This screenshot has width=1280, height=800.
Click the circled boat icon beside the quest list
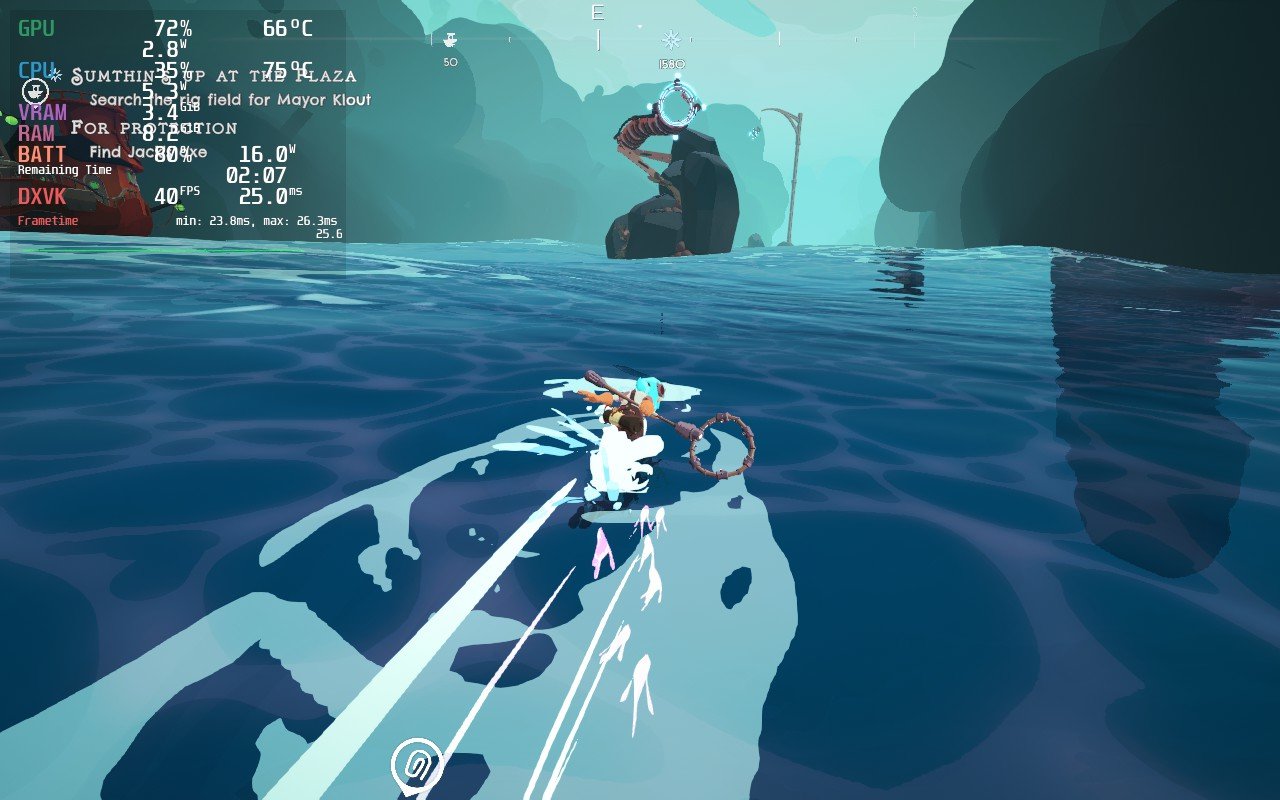35,91
